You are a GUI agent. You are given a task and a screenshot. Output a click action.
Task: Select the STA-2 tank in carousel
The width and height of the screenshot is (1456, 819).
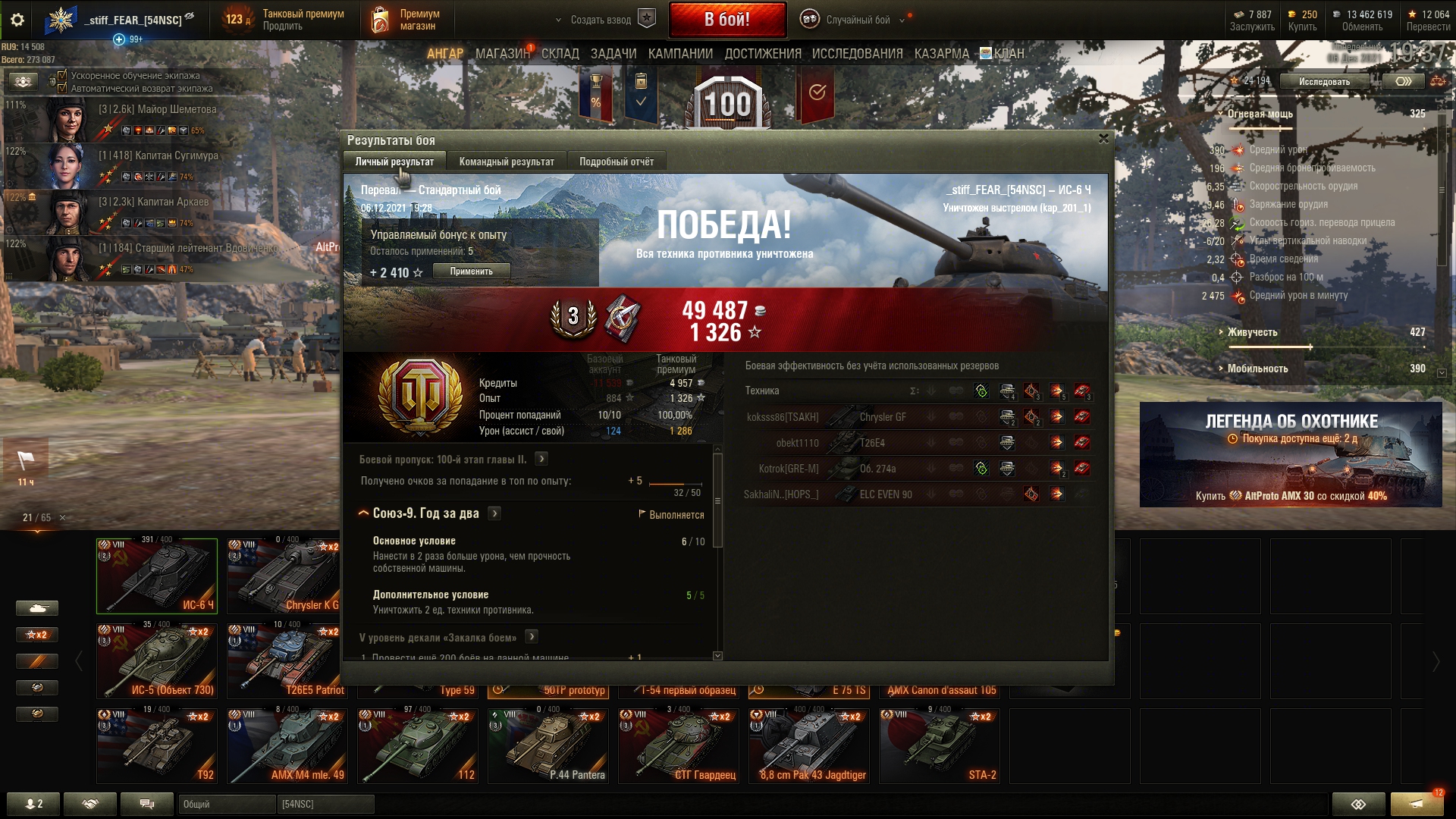coord(940,745)
